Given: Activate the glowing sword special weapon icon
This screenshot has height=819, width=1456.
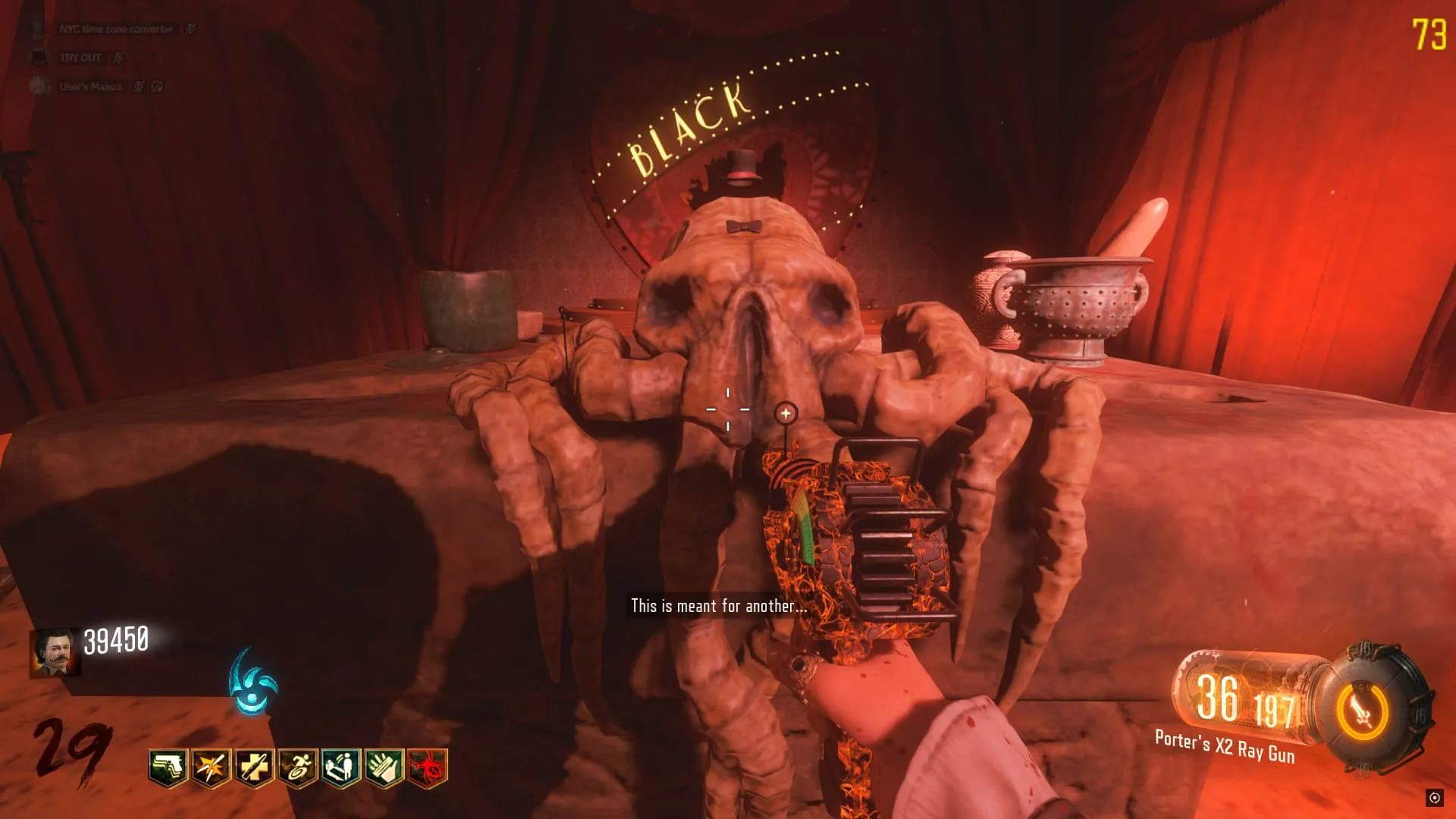Looking at the screenshot, I should [x=1362, y=712].
